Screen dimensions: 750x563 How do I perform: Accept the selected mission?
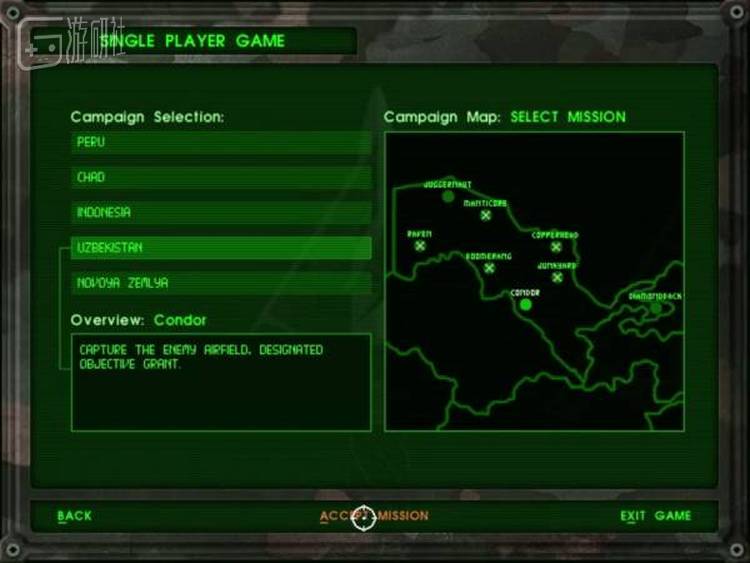click(x=374, y=516)
